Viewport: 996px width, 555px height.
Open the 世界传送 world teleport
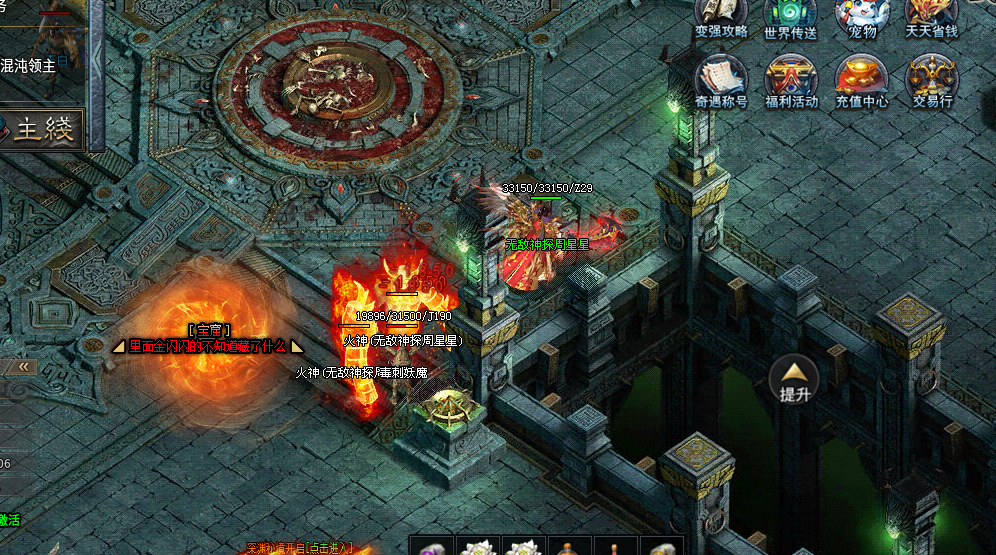[x=790, y=15]
